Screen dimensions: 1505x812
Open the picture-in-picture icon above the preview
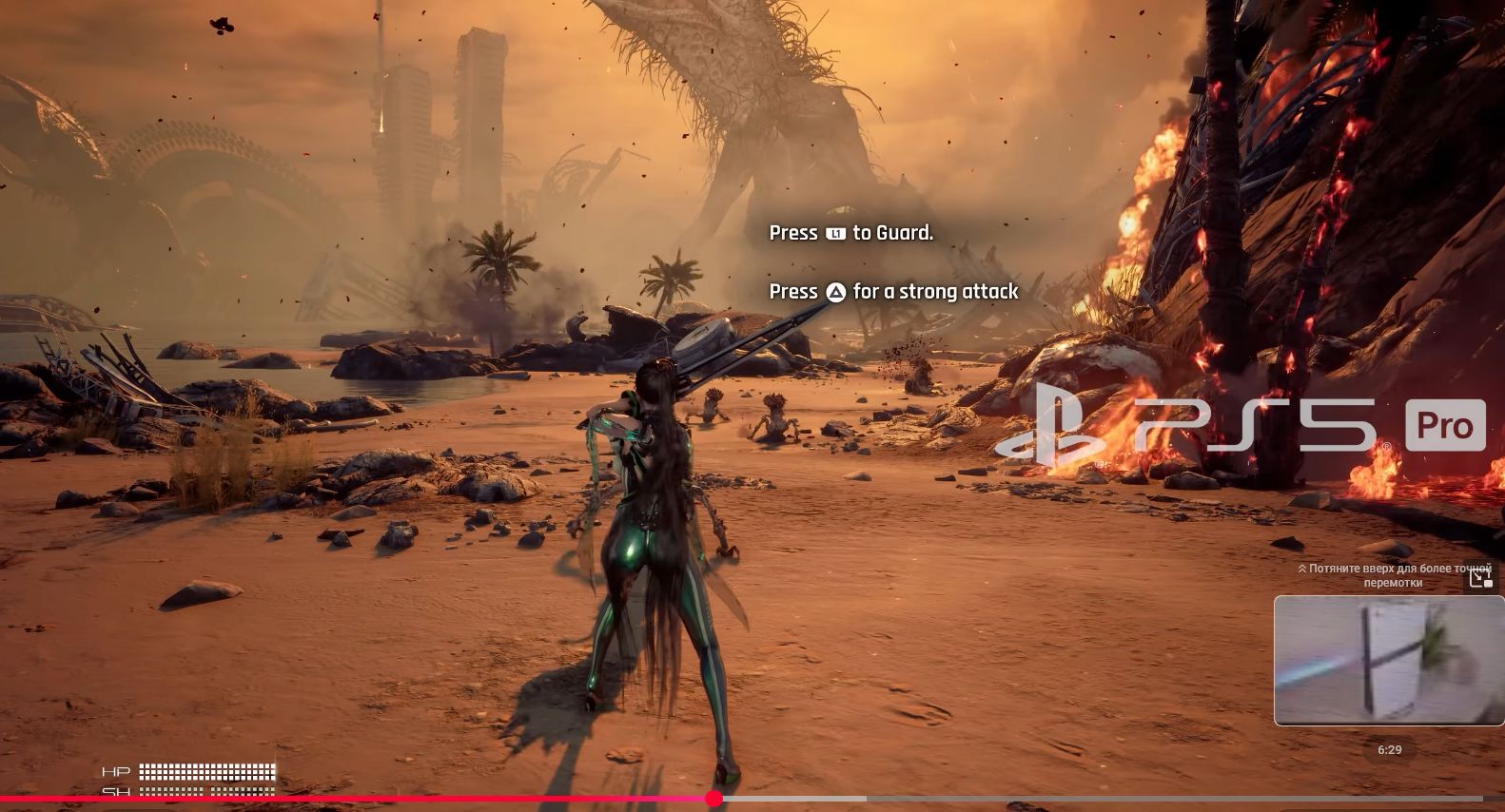point(1480,577)
